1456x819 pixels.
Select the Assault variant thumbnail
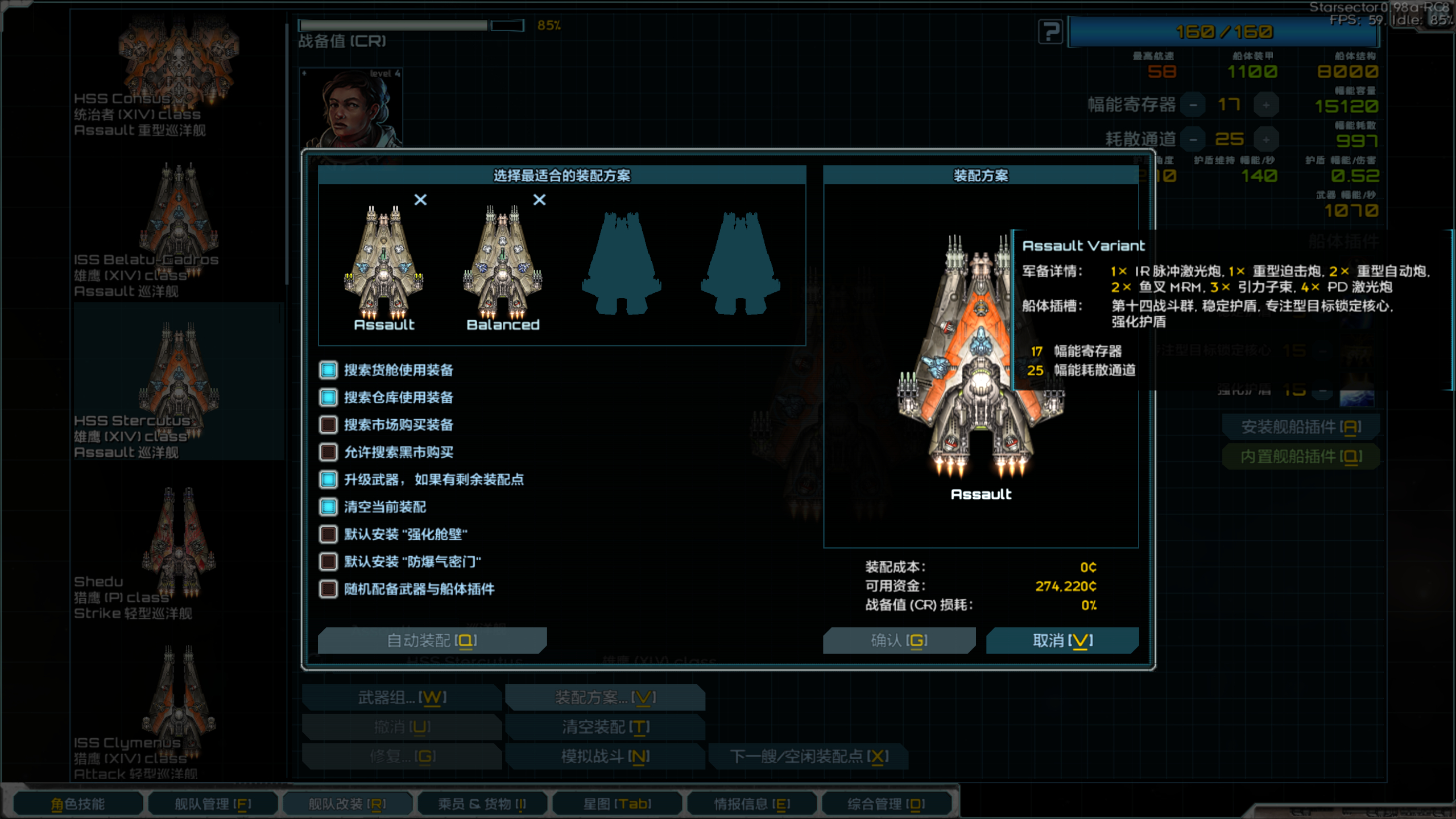[x=386, y=262]
